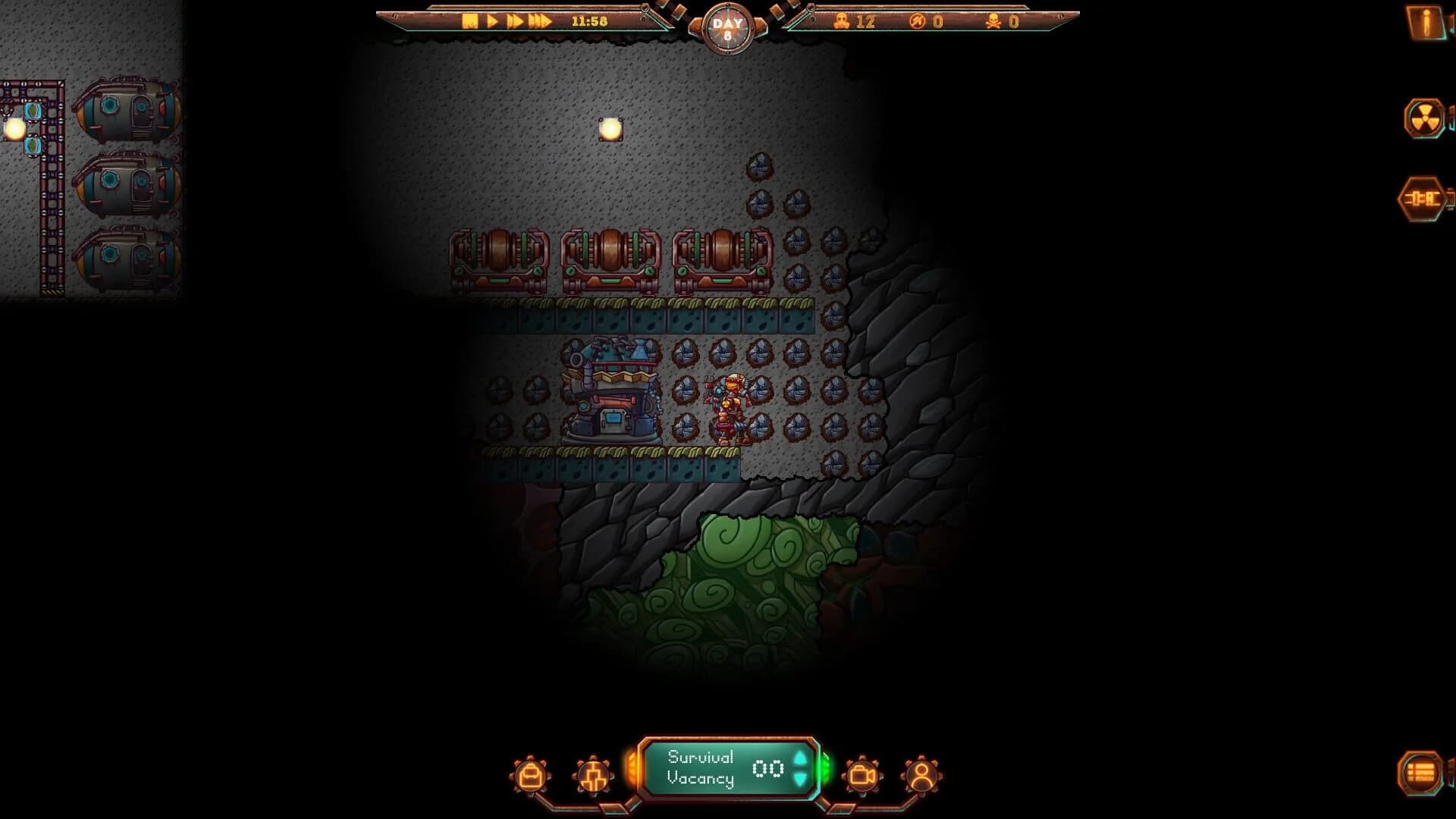Pause the game simulation
This screenshot has width=1456, height=819.
(470, 21)
